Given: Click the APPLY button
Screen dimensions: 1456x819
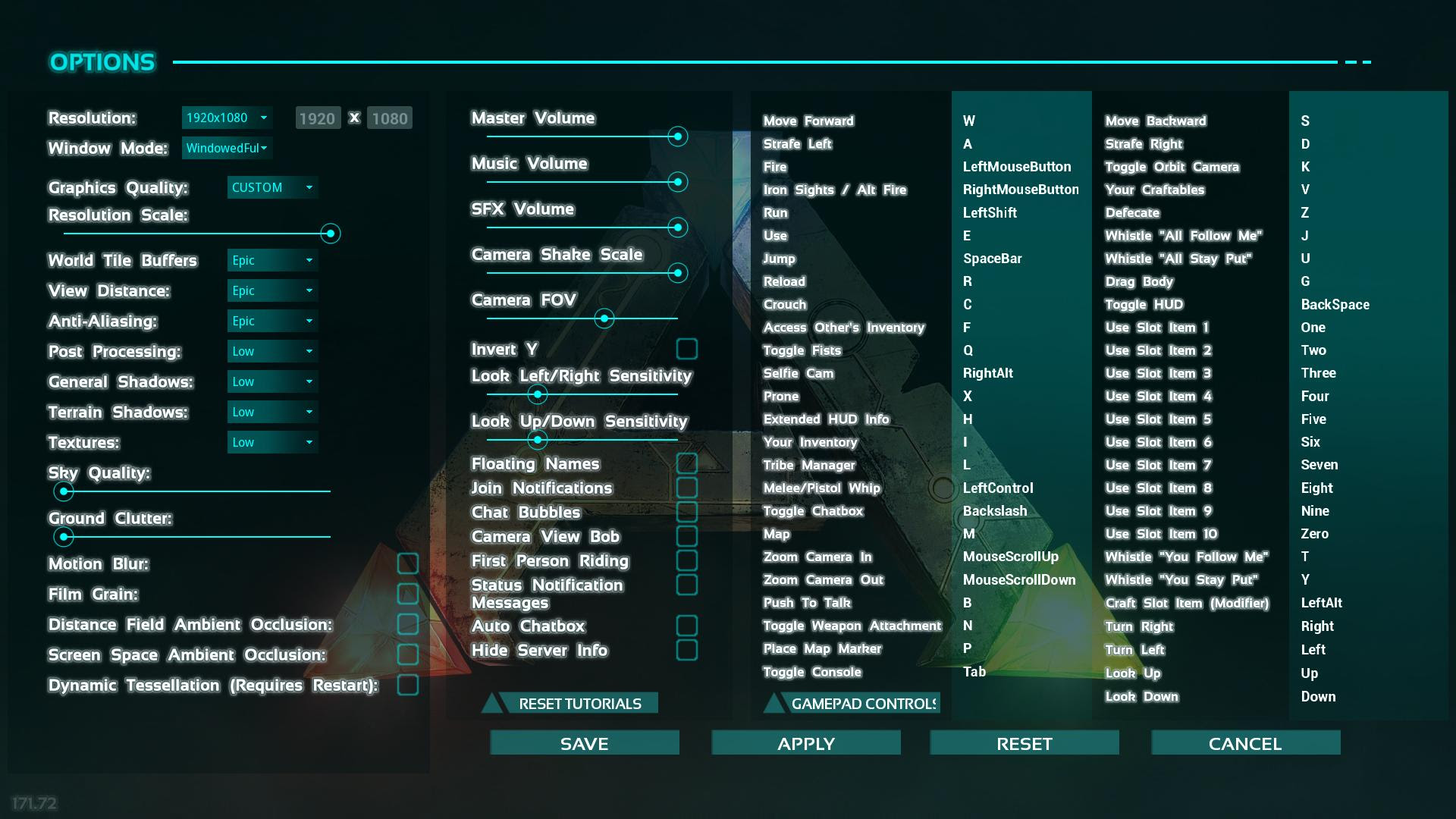Looking at the screenshot, I should coord(805,743).
